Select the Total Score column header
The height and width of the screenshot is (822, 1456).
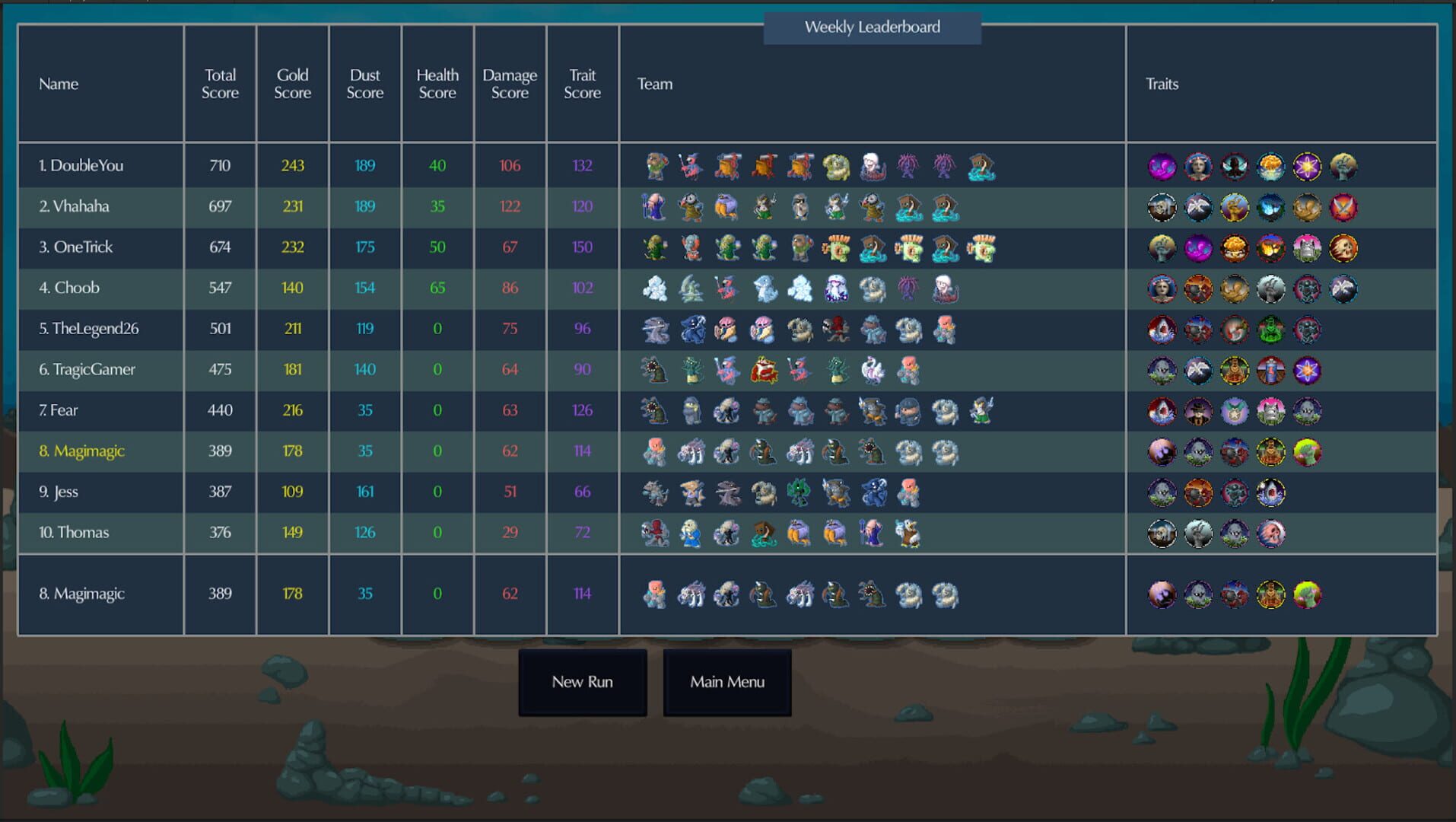220,84
